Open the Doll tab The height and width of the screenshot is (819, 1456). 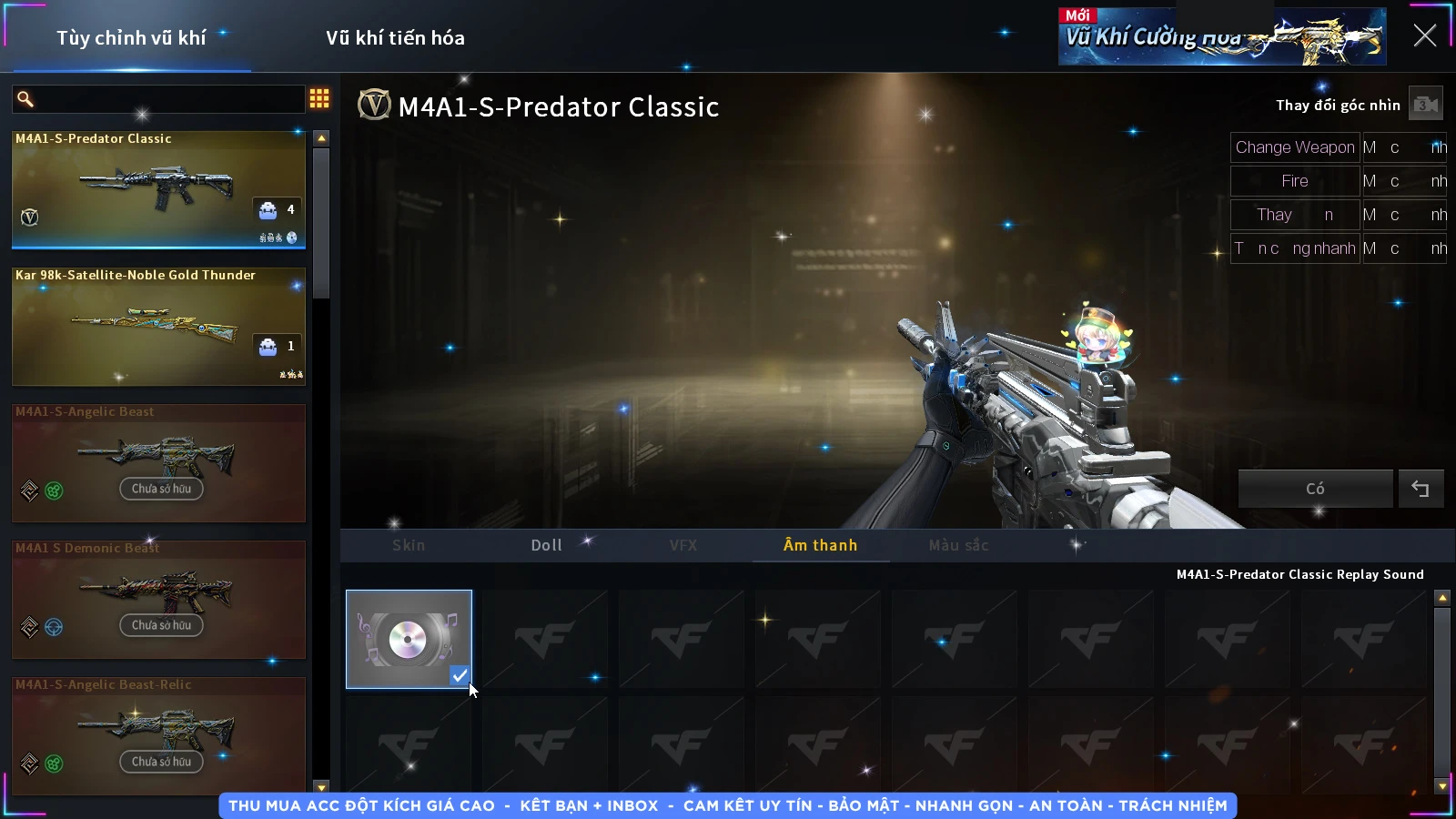click(546, 545)
